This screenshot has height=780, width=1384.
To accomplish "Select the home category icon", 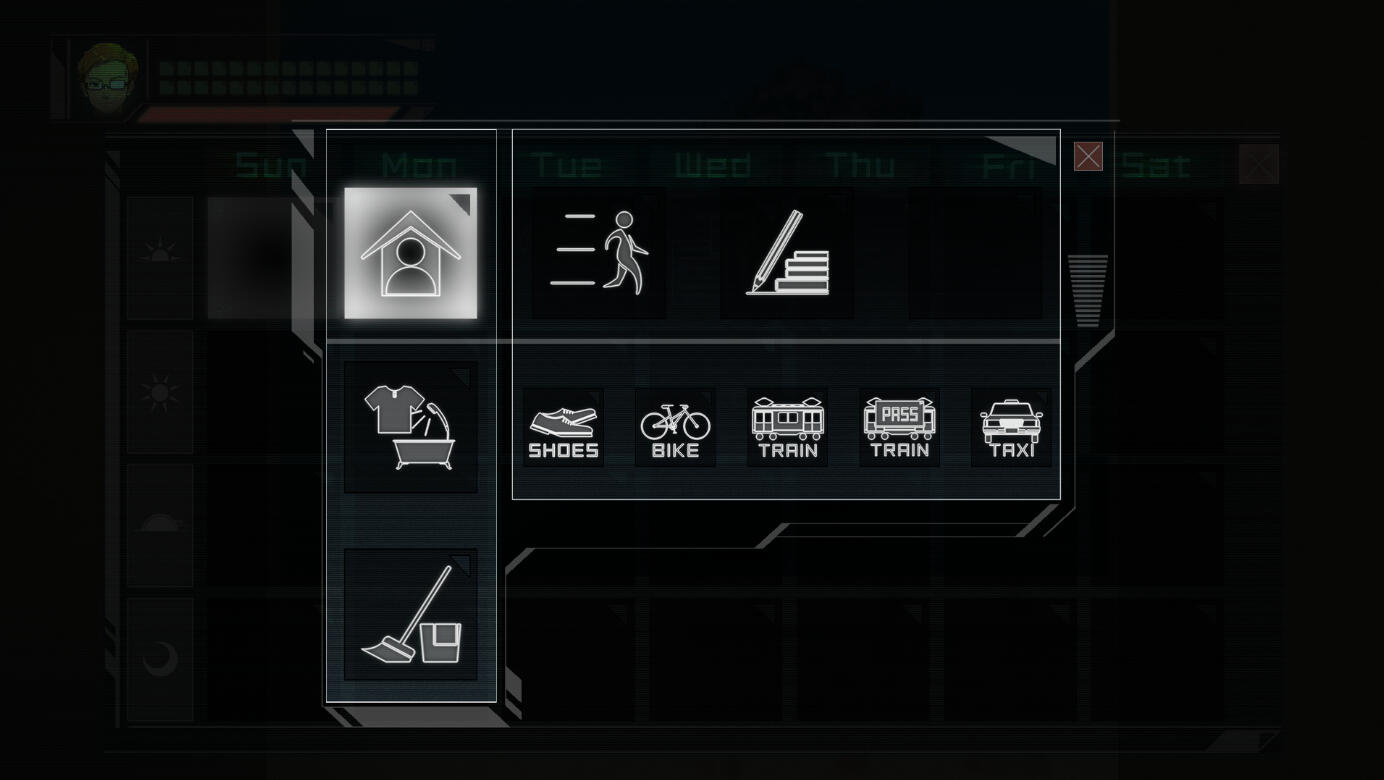I will click(410, 253).
